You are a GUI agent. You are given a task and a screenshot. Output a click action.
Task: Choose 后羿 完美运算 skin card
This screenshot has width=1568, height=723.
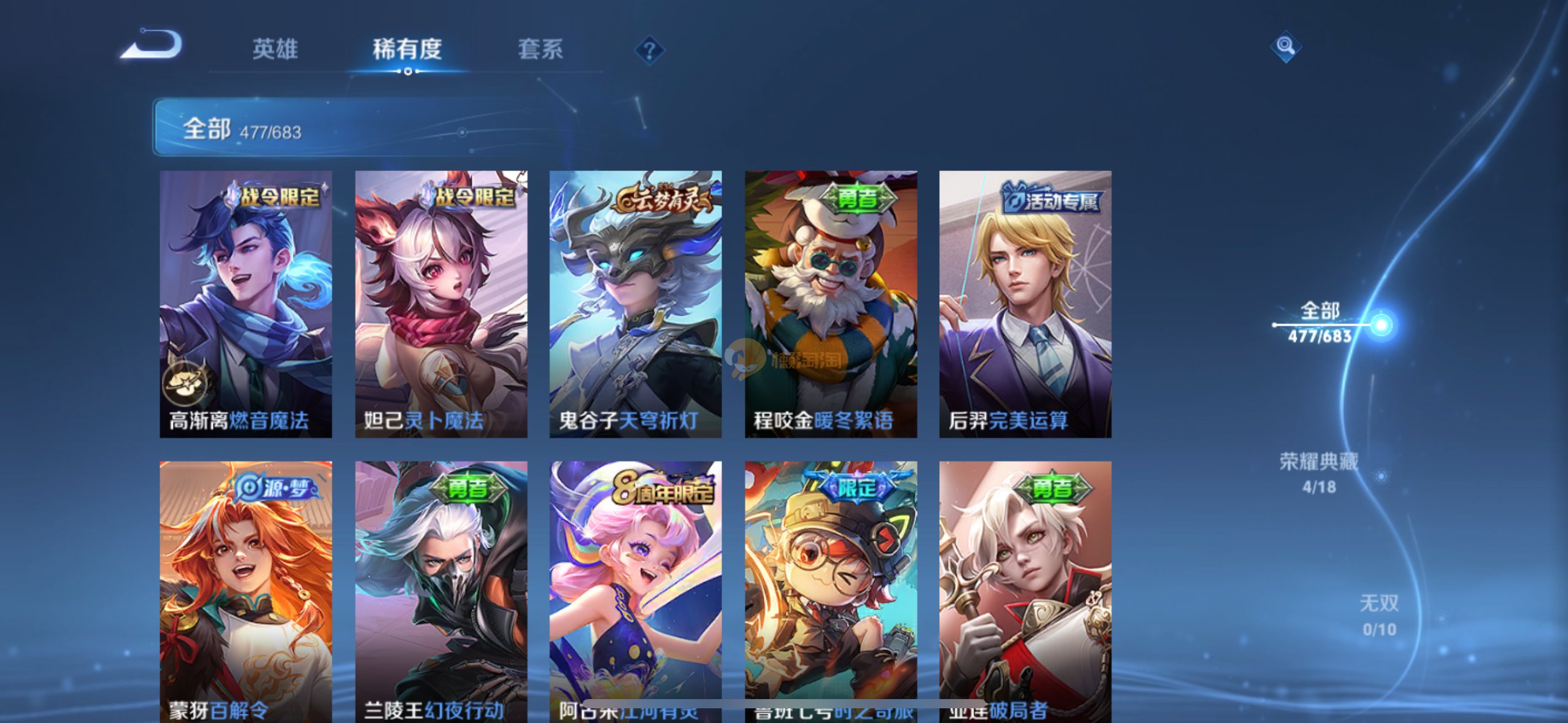click(x=1025, y=304)
